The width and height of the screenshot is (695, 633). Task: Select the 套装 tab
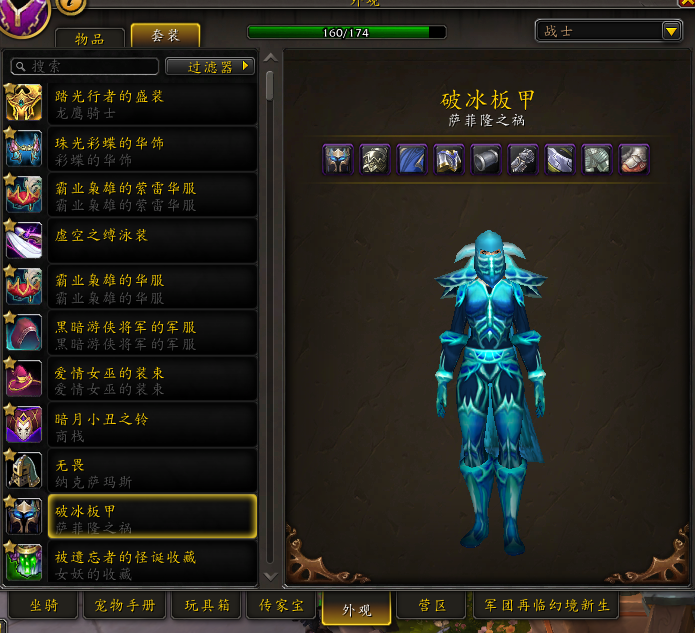click(x=165, y=36)
